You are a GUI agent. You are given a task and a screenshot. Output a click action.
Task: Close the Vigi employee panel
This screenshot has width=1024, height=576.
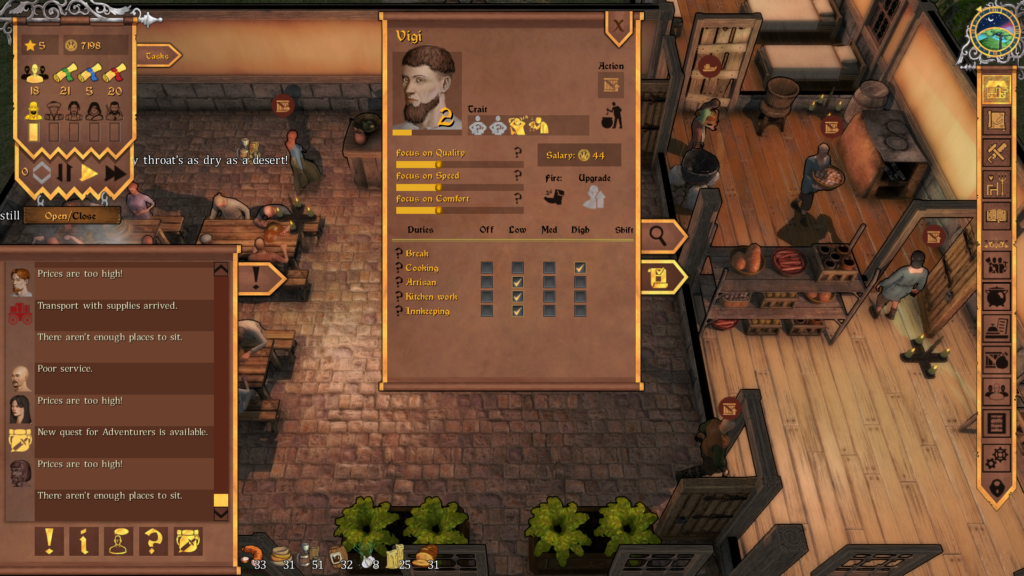619,26
